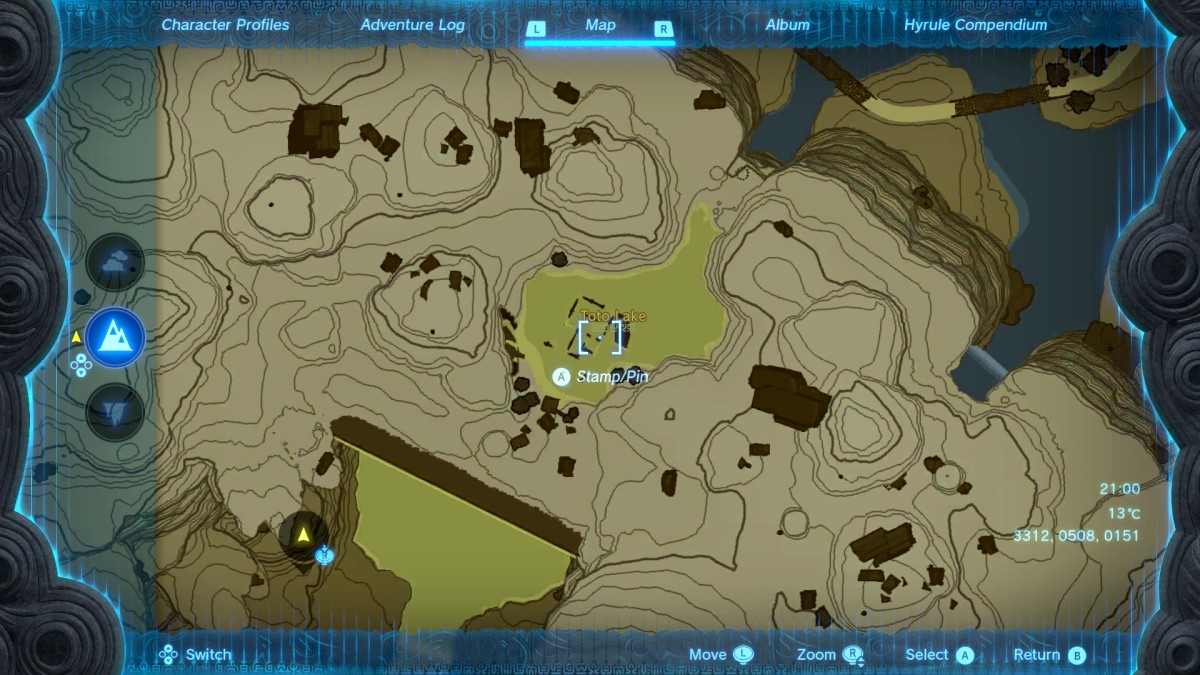Go to the Hyrule Compendium tab
Screen dimensions: 1200x675
tap(975, 25)
